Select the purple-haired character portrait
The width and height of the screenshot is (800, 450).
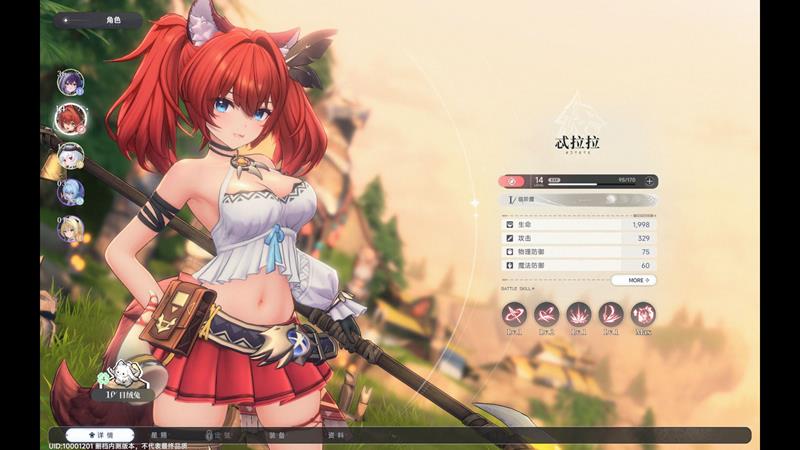click(70, 83)
